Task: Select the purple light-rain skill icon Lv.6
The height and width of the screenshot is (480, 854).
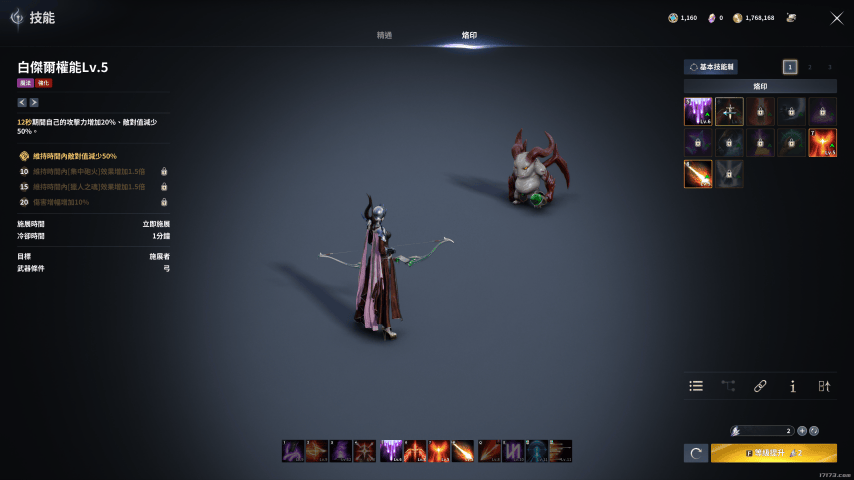Action: click(698, 111)
